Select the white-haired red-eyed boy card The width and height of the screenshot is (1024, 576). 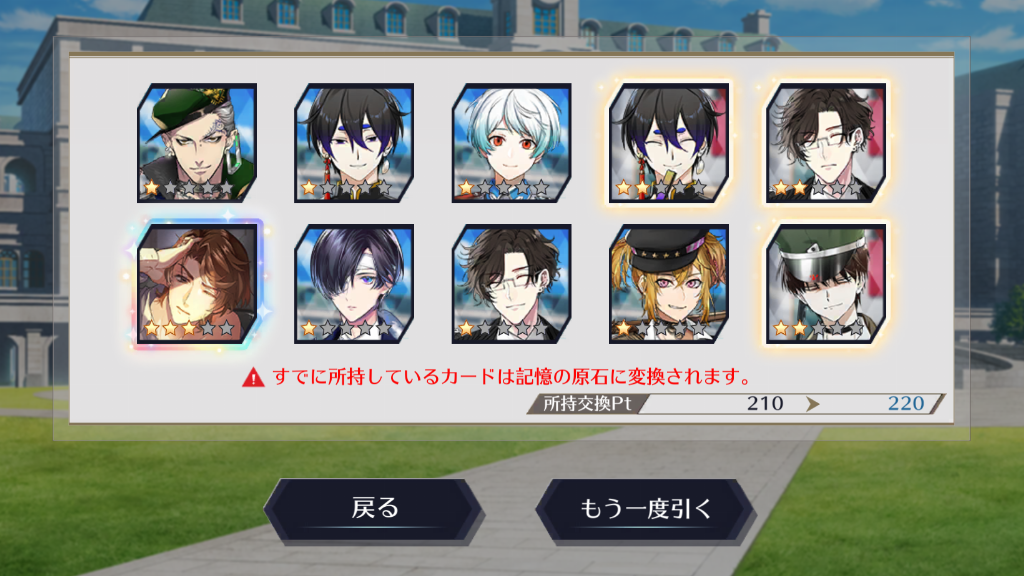coord(511,143)
